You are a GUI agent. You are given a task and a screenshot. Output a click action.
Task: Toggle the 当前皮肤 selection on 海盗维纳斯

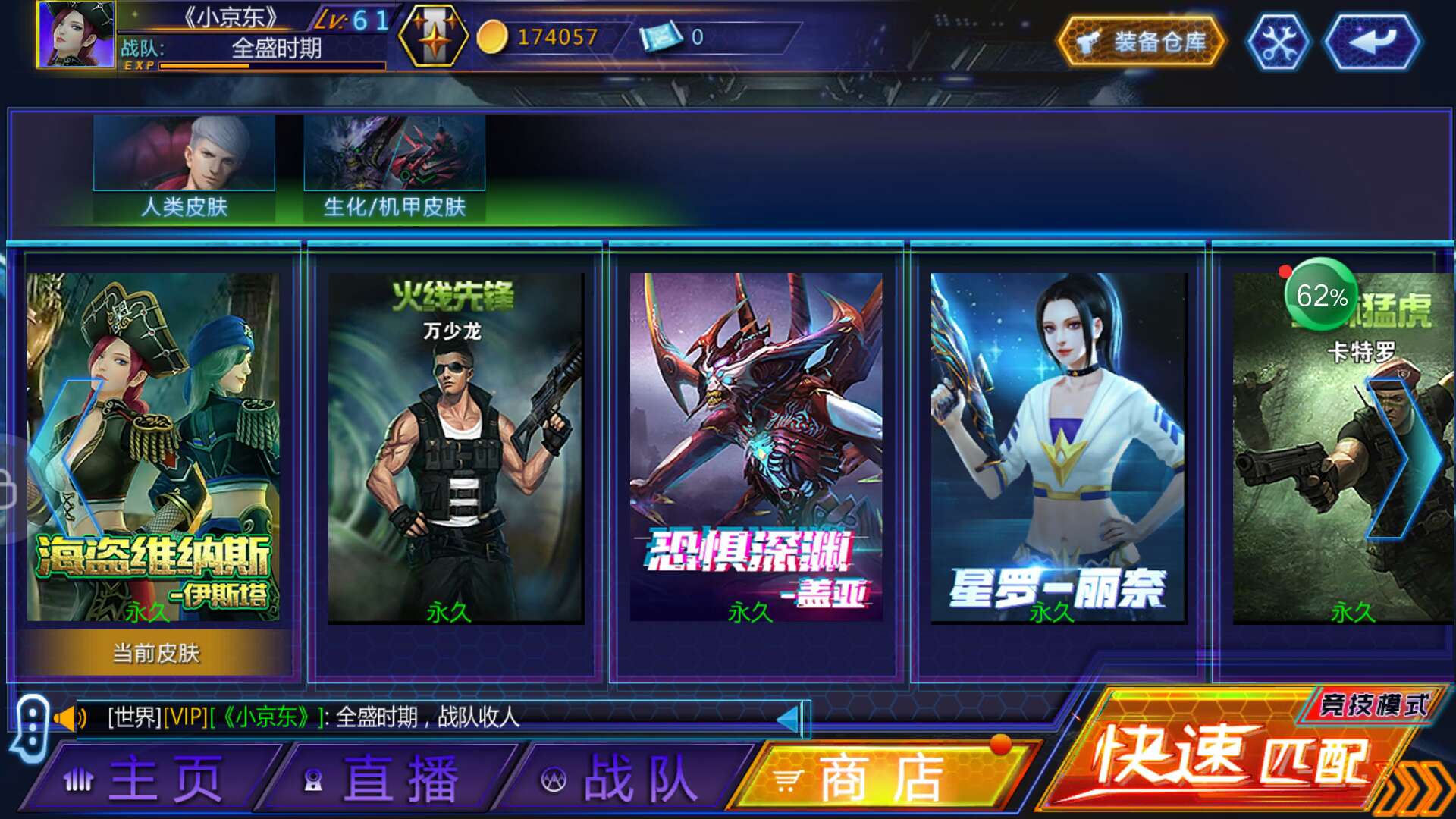[x=157, y=652]
